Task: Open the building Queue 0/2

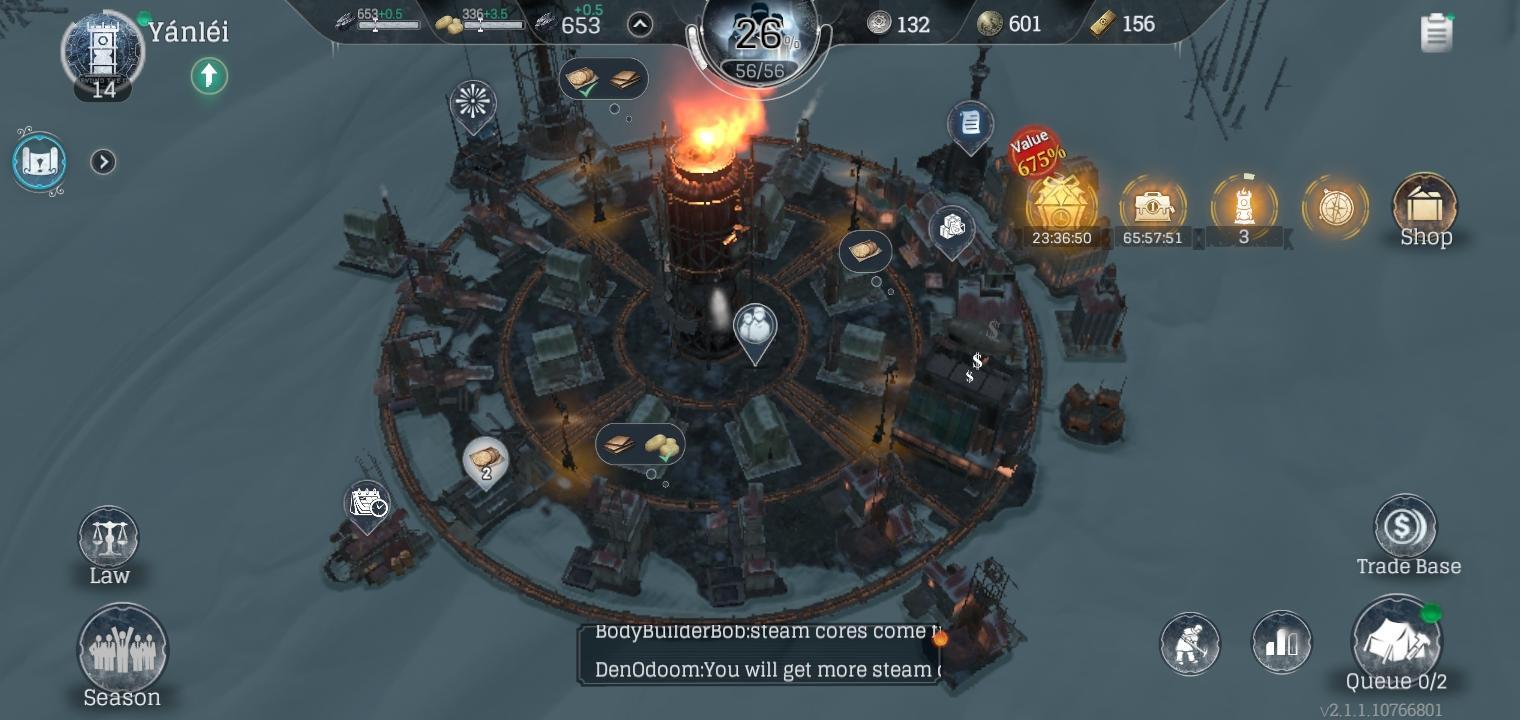Action: (1396, 641)
